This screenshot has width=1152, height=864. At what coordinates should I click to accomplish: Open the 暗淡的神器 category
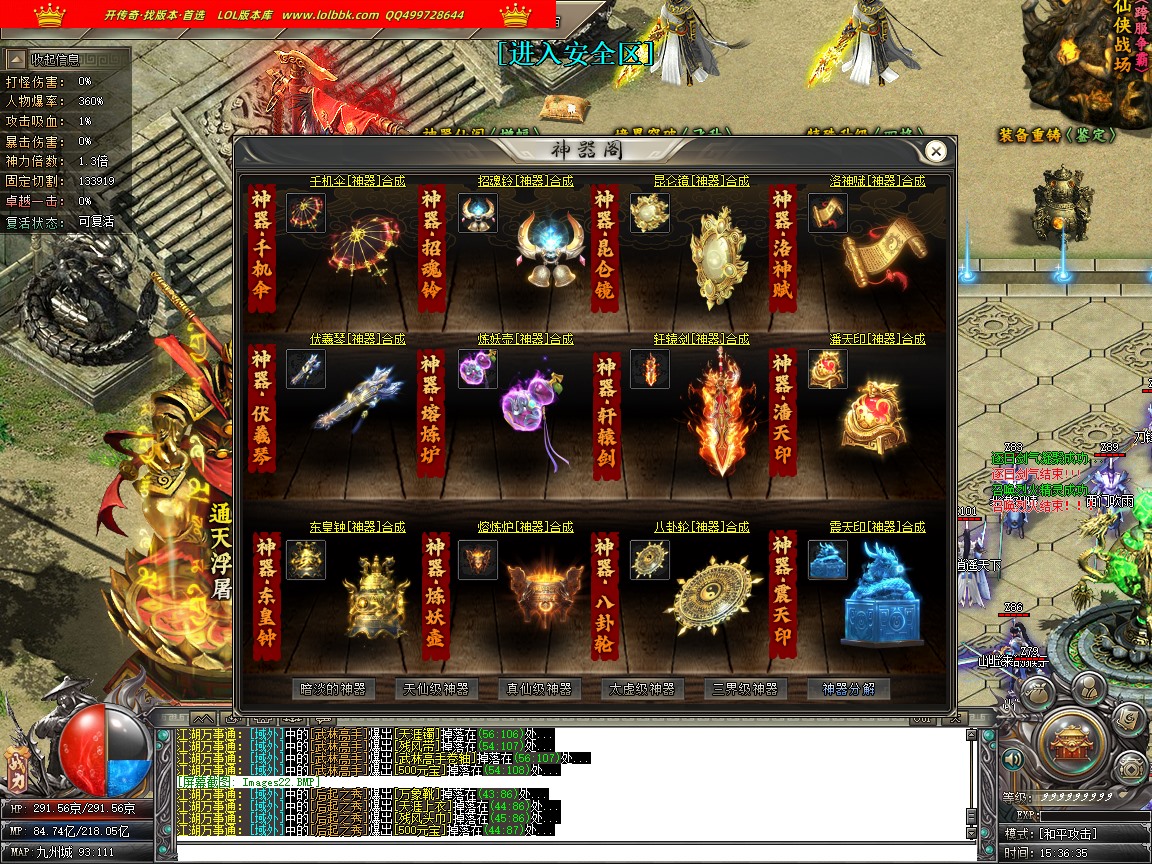coord(334,689)
